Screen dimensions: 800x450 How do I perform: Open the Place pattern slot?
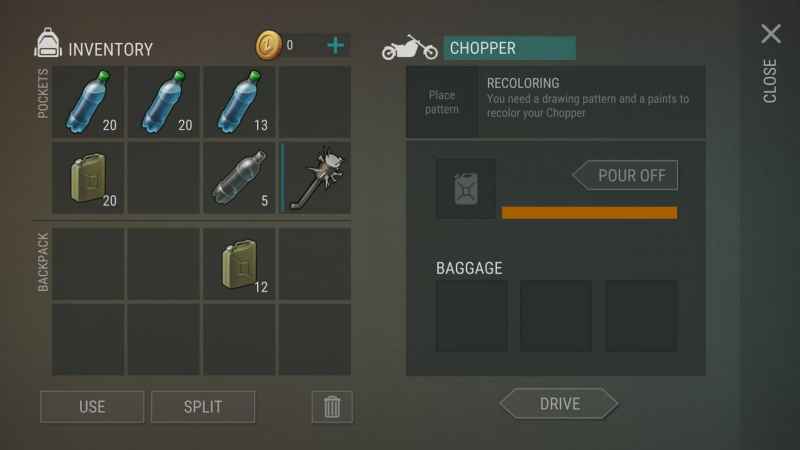coord(442,102)
